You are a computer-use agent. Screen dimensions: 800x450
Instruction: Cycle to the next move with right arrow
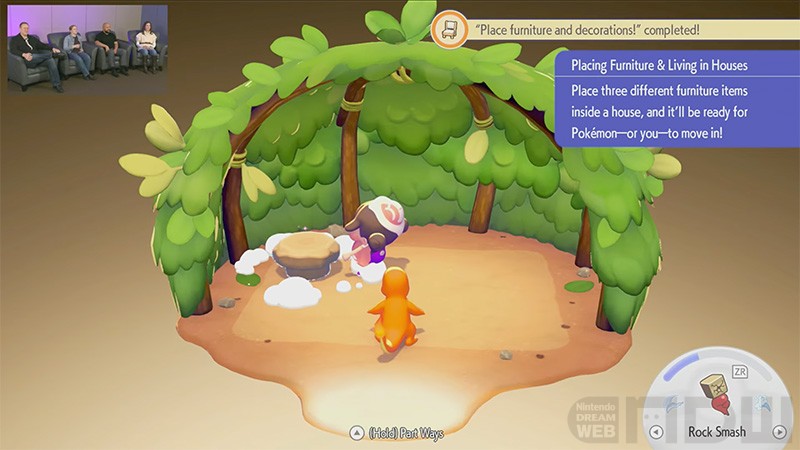point(779,433)
